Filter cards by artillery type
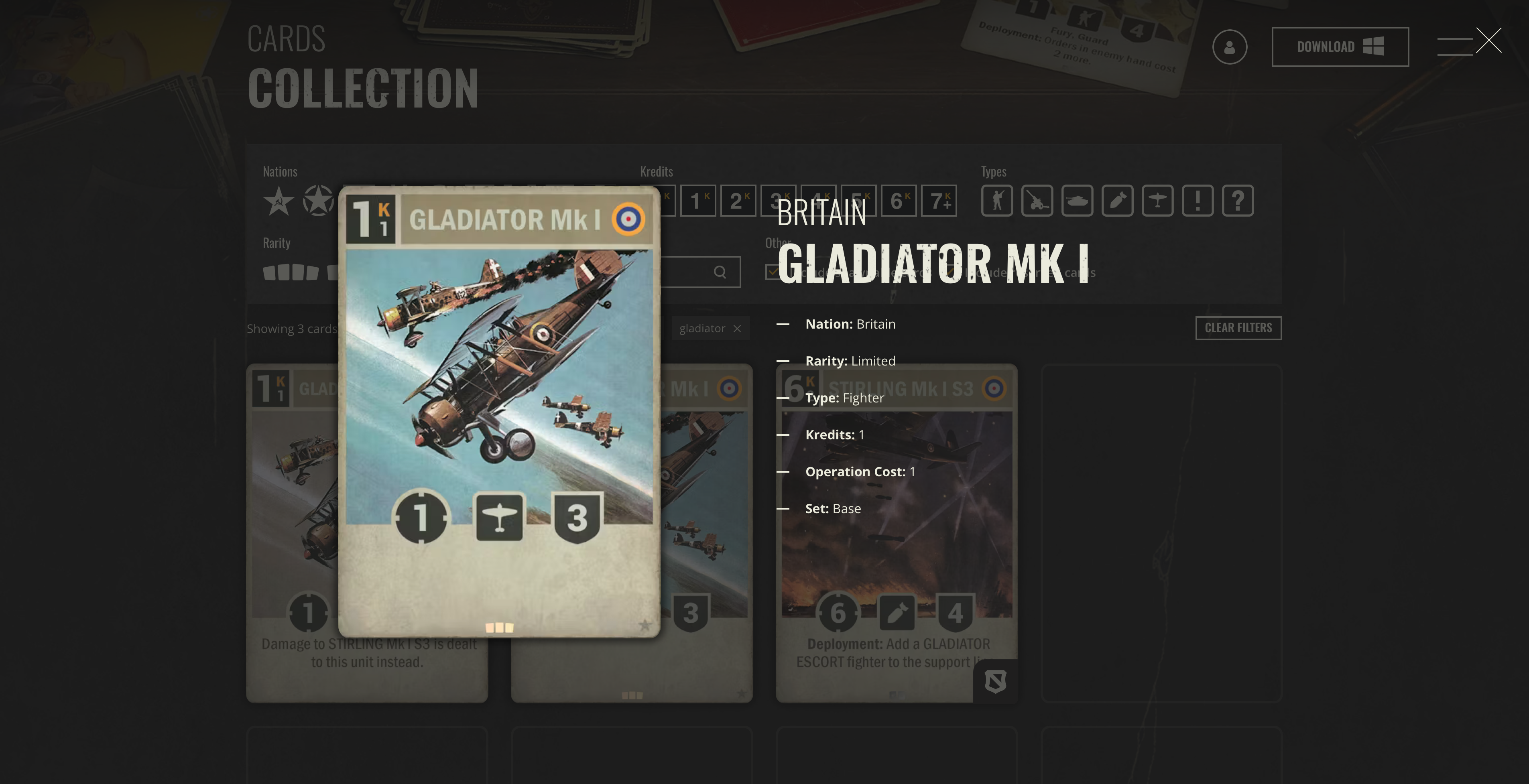Viewport: 1529px width, 784px height. click(1037, 201)
